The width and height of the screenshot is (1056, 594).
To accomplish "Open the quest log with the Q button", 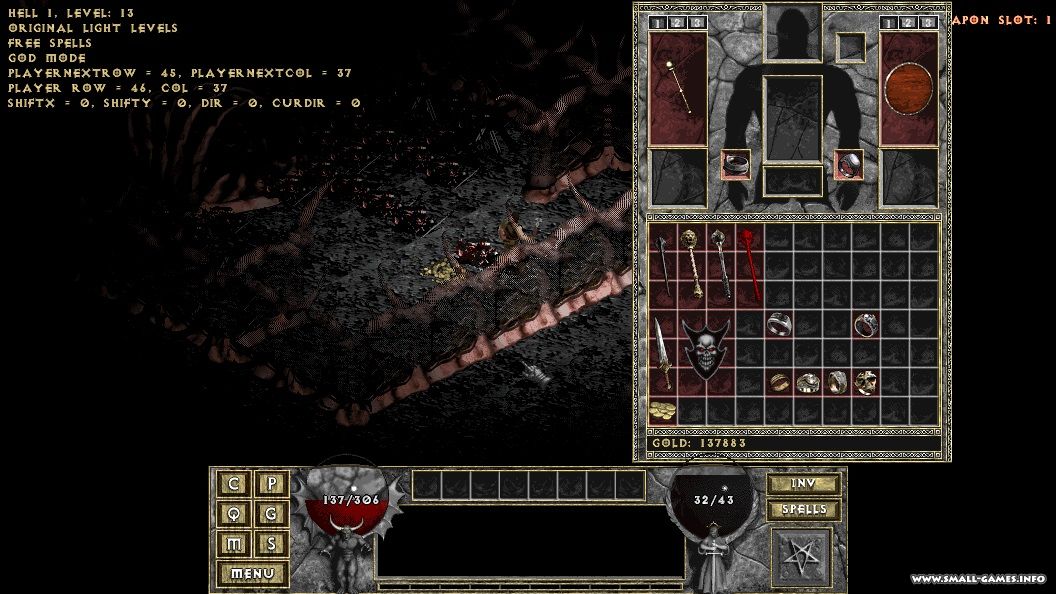I will tap(234, 514).
